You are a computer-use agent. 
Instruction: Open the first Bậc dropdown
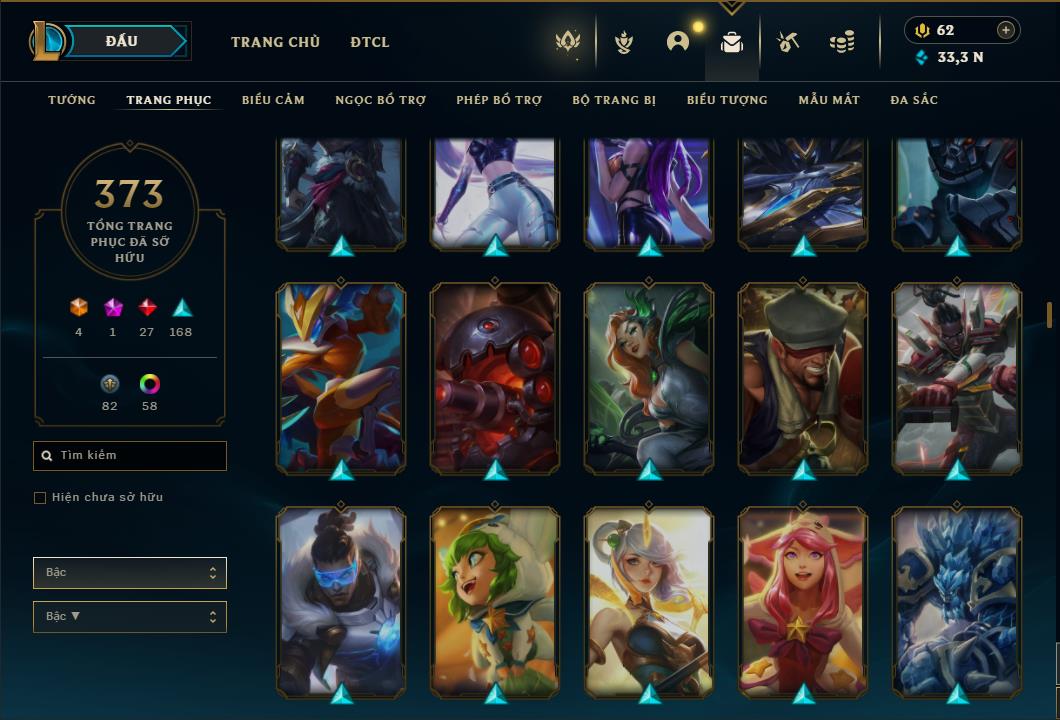130,573
